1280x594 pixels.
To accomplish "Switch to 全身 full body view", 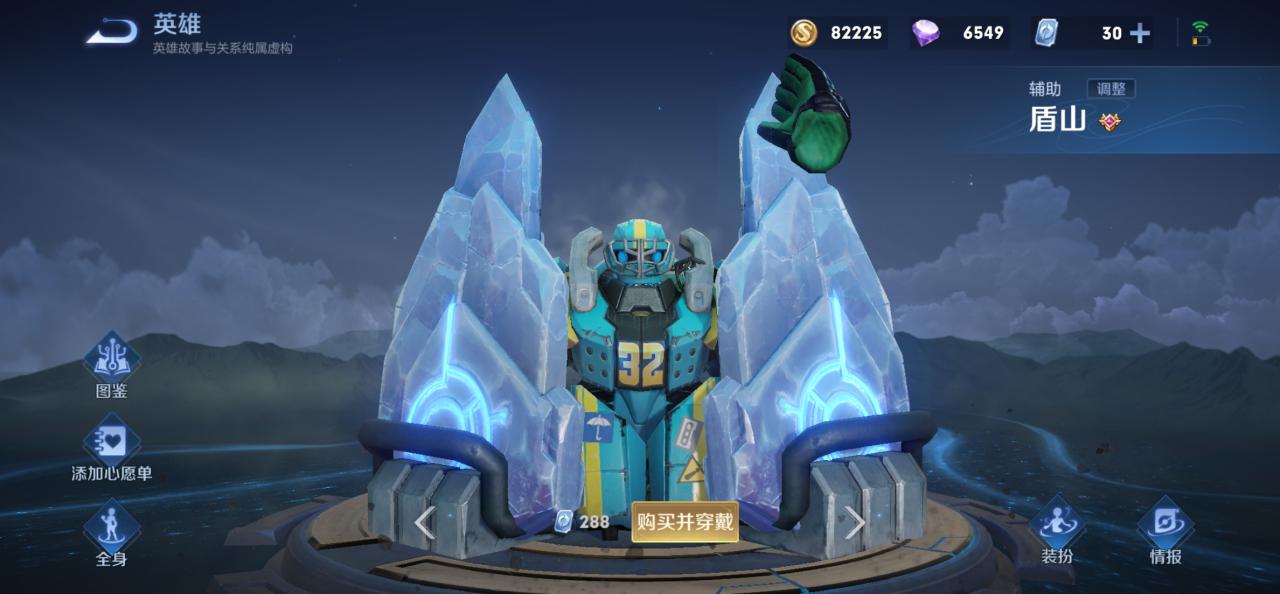I will coord(111,535).
